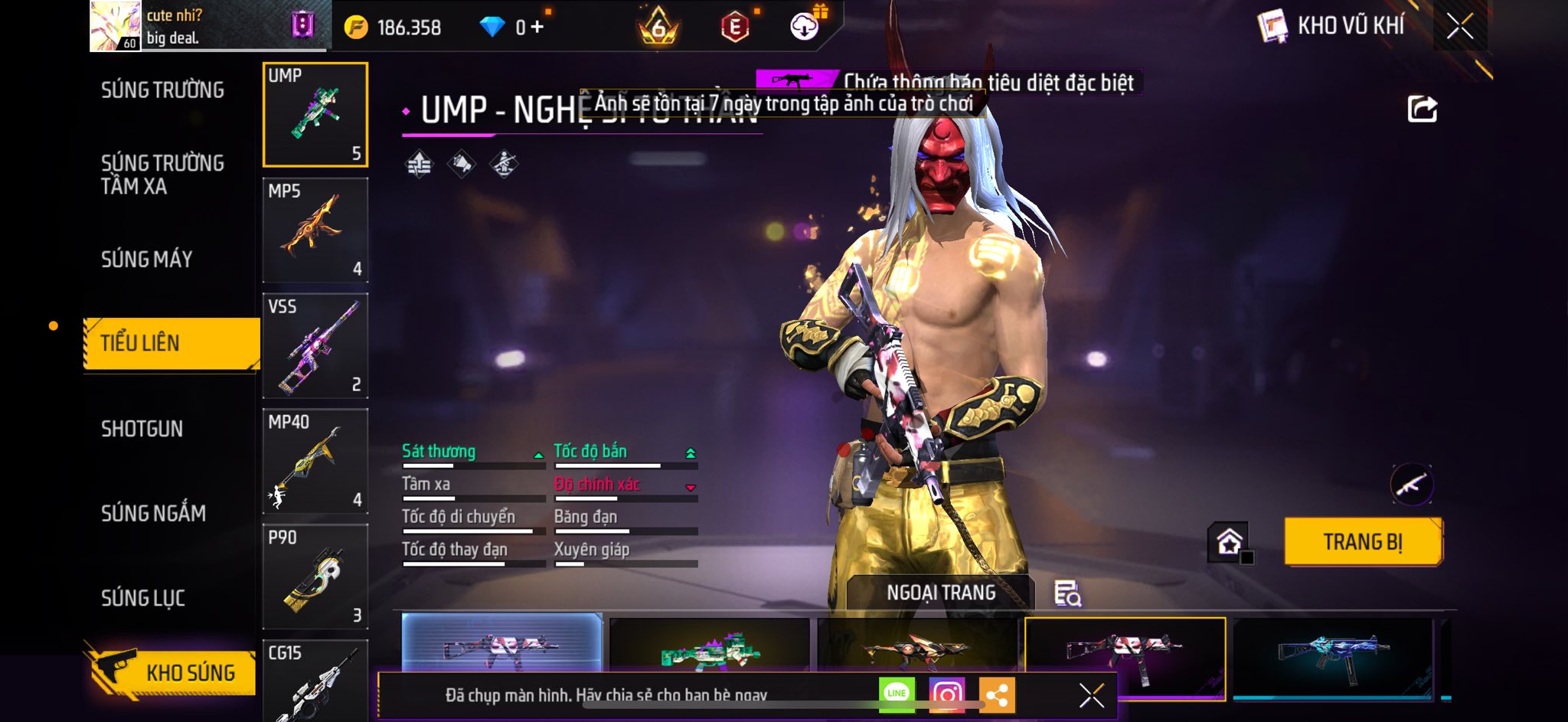Choose the SHOTGUN category
Image resolution: width=1568 pixels, height=722 pixels.
click(142, 429)
